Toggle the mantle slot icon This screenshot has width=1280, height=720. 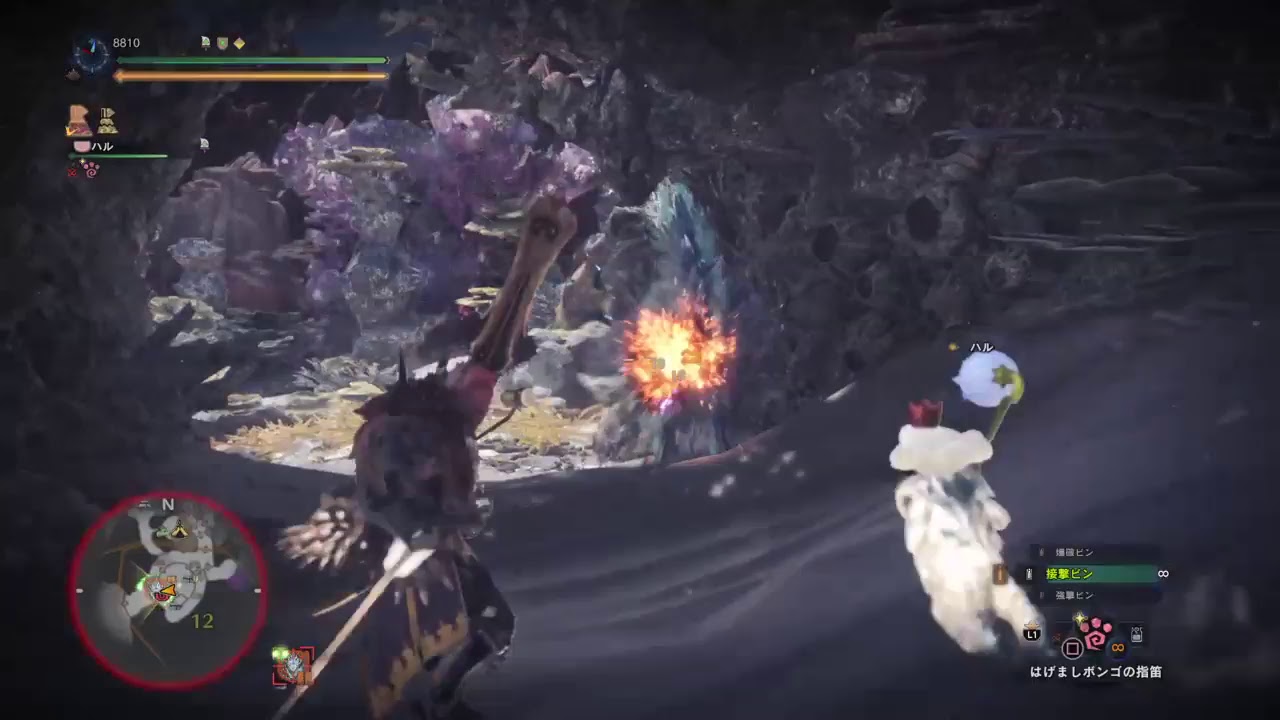click(78, 120)
